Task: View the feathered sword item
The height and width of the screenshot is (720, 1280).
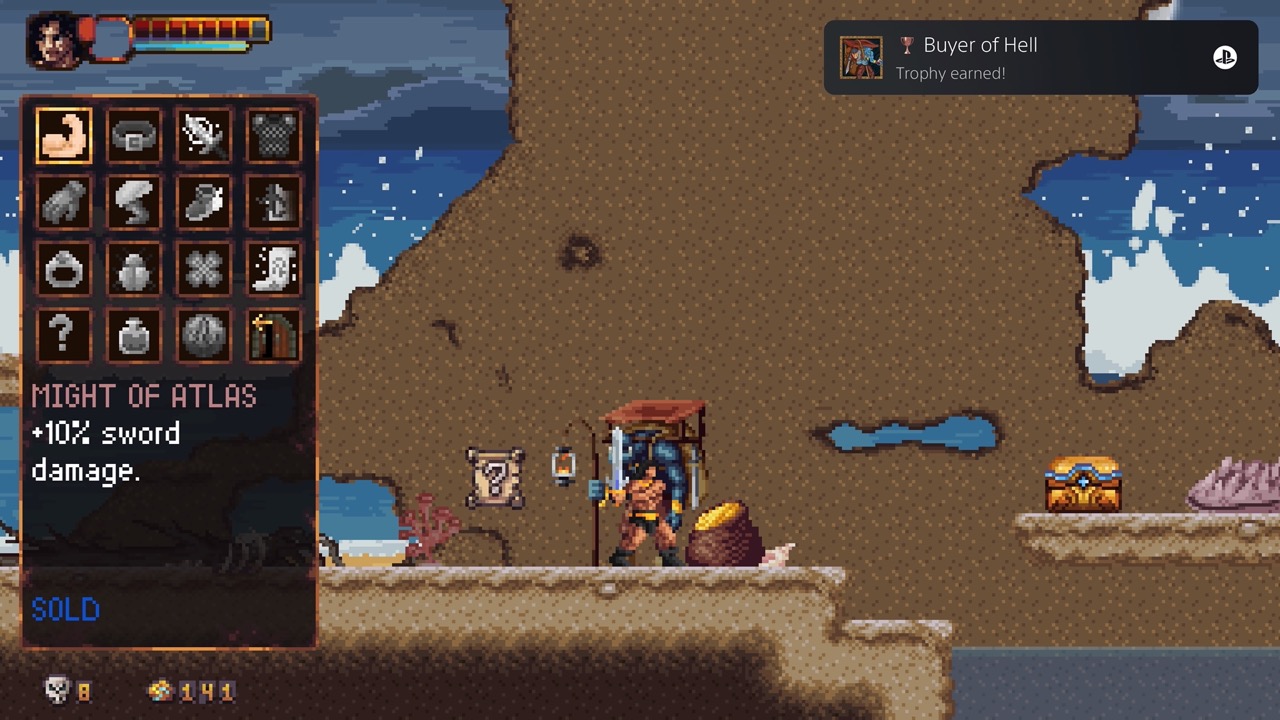Action: [x=204, y=135]
